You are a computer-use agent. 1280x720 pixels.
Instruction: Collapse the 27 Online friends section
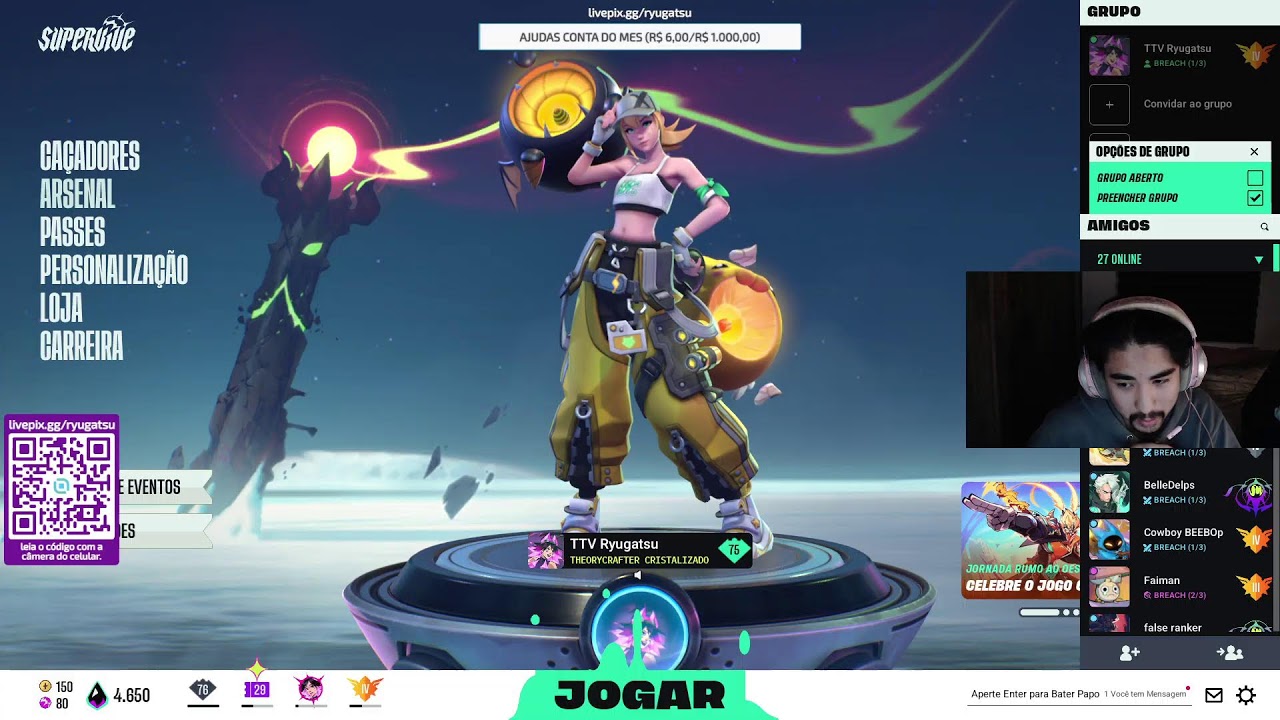(x=1259, y=260)
